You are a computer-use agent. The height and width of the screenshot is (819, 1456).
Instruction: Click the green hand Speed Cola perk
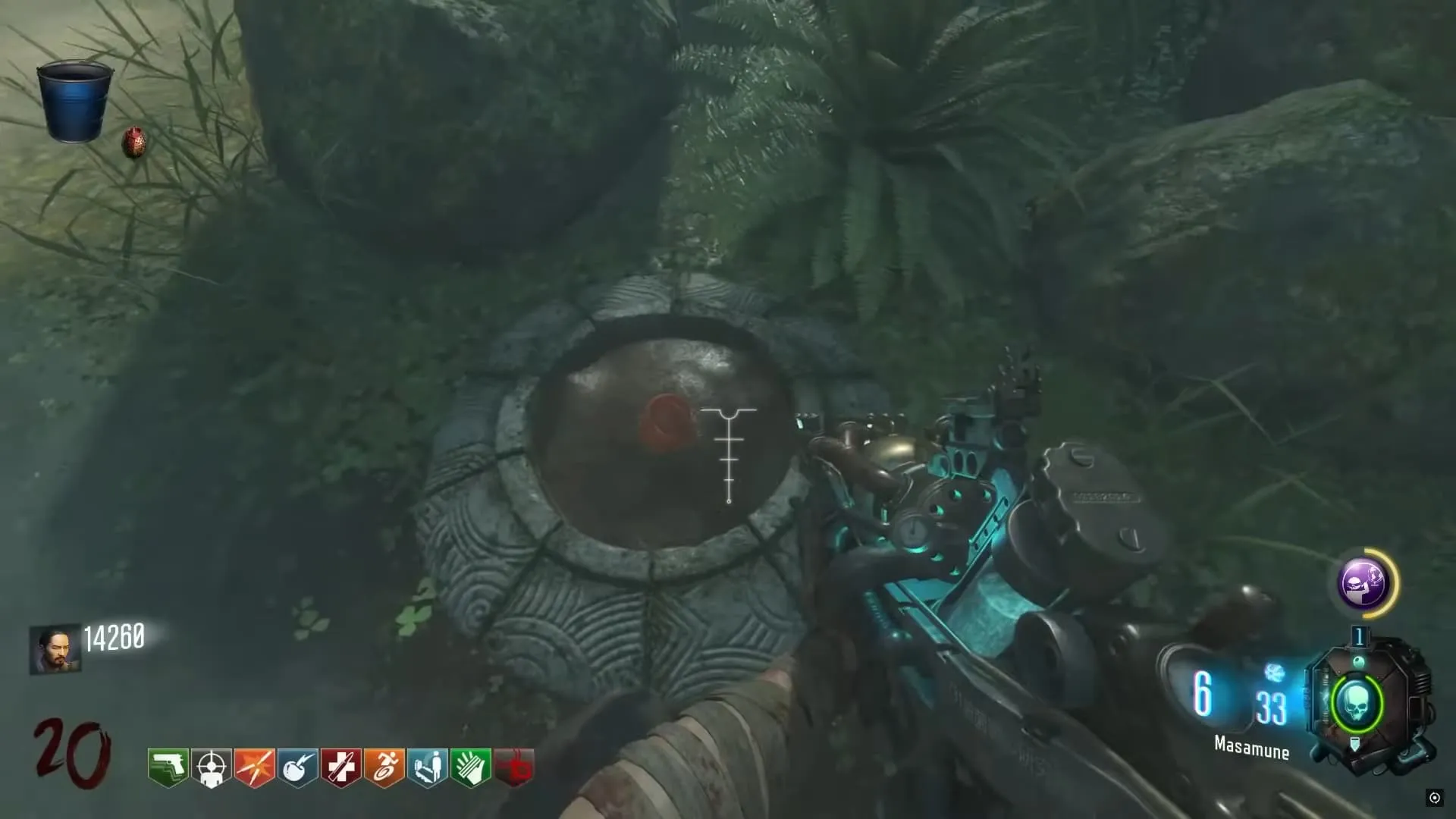(471, 768)
